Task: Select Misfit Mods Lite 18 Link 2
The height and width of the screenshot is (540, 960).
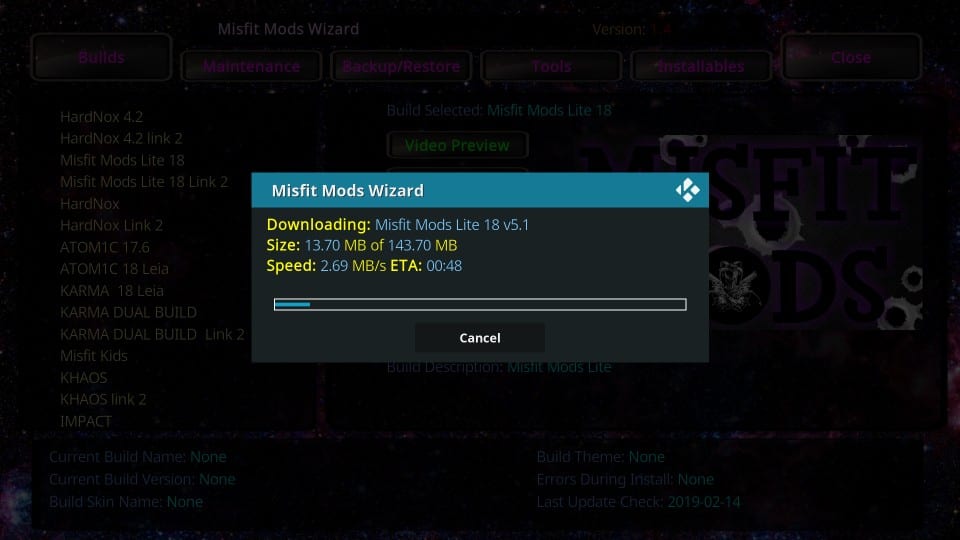Action: 144,182
